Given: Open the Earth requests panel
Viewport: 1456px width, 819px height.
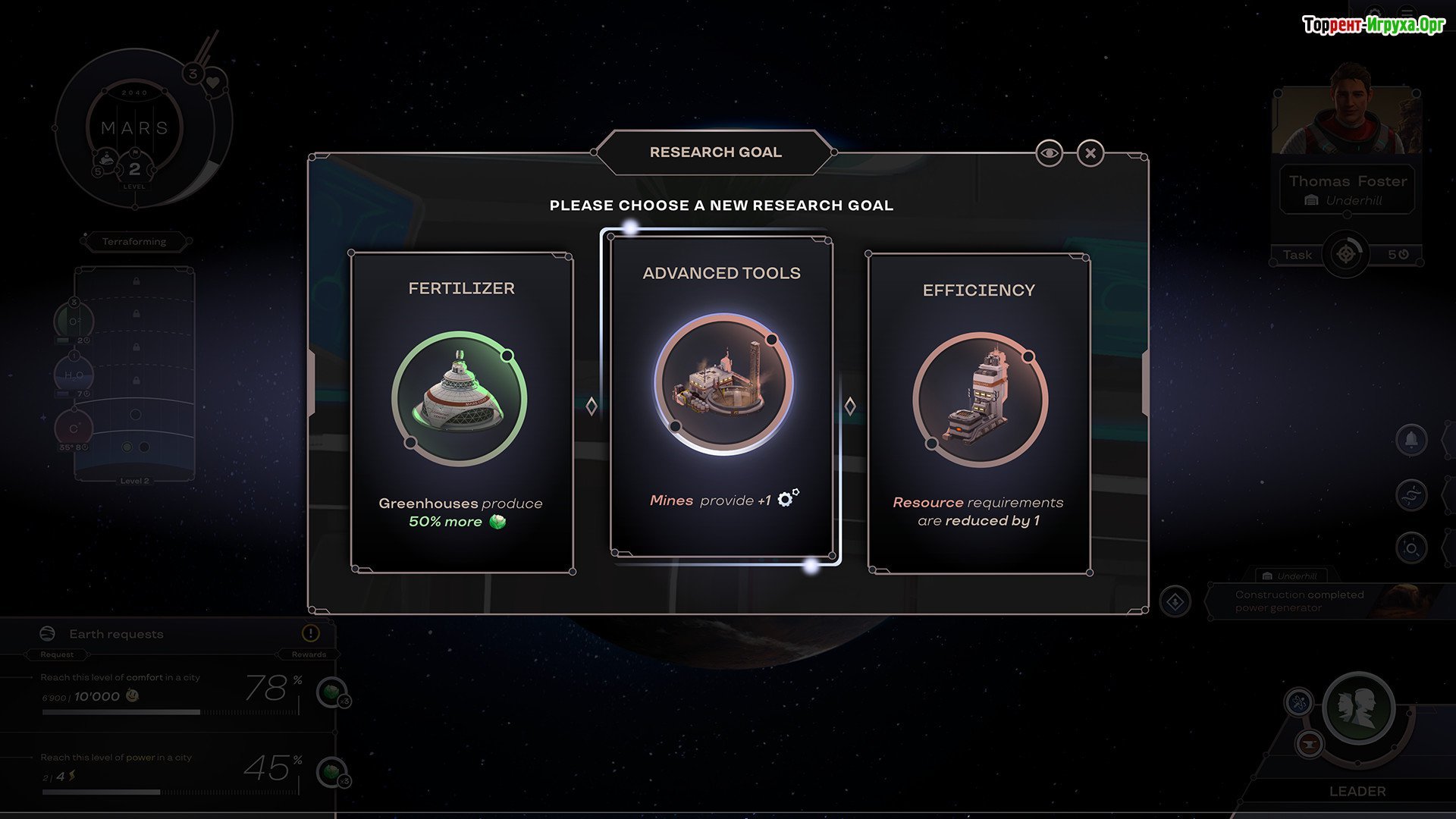Looking at the screenshot, I should coord(116,634).
